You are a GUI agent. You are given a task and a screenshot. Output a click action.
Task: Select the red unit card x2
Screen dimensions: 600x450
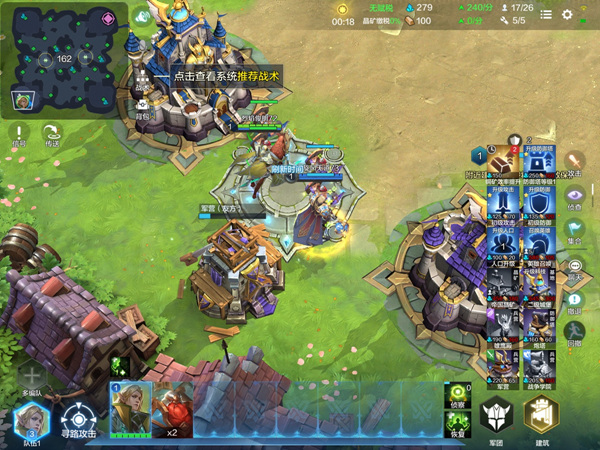[173, 408]
